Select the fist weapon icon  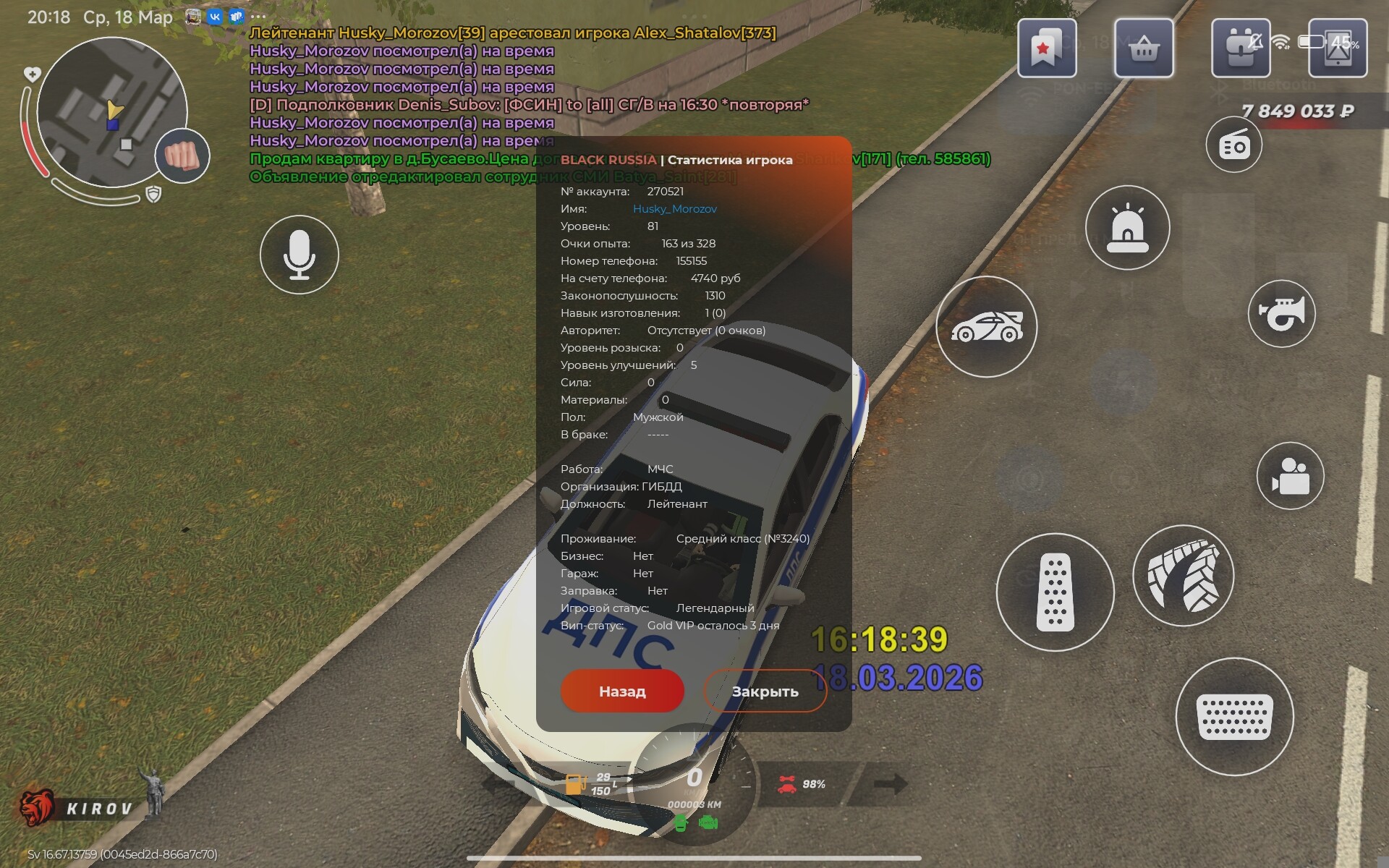[182, 156]
